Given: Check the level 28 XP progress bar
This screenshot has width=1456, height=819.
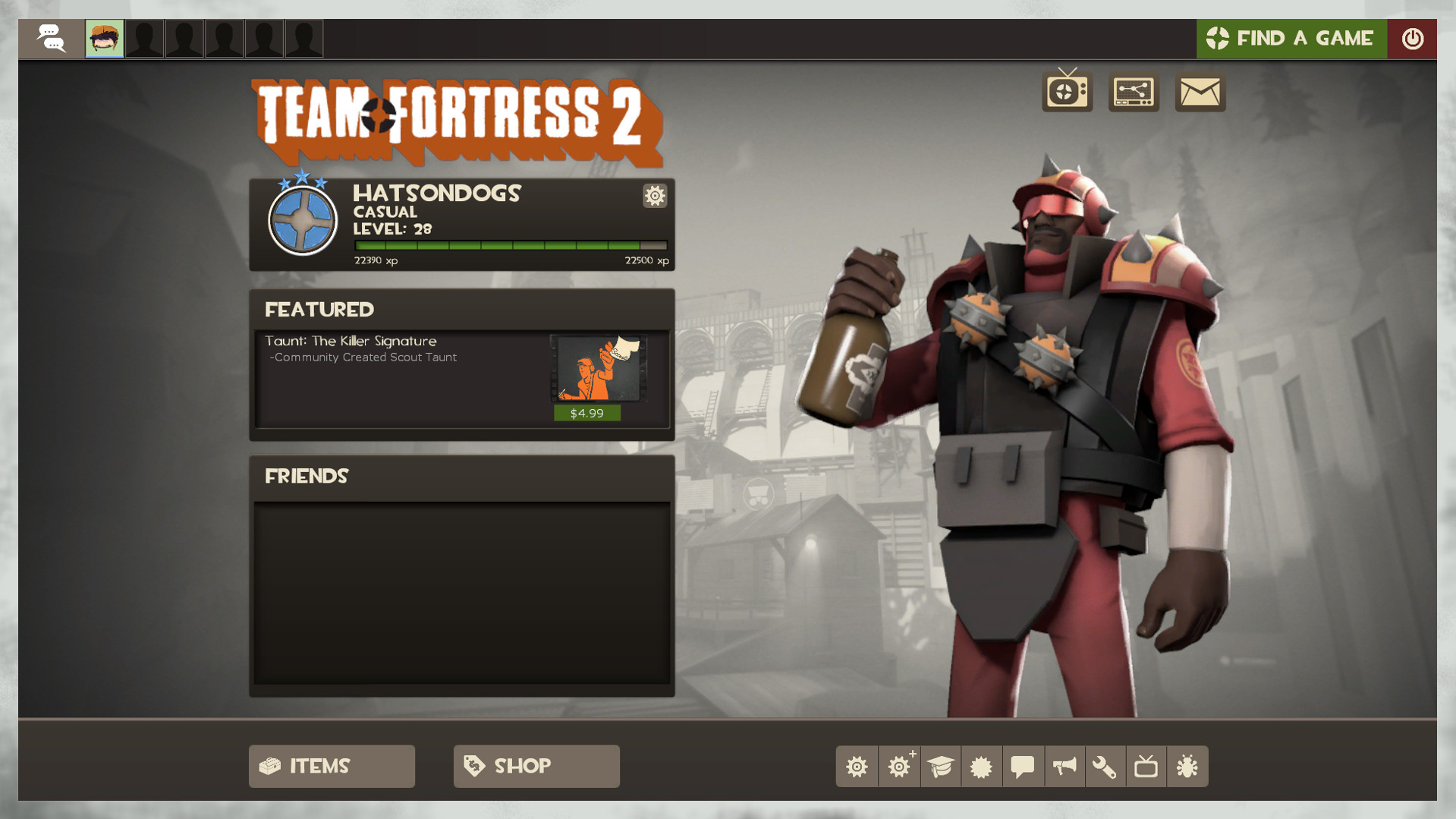Looking at the screenshot, I should coord(508,245).
